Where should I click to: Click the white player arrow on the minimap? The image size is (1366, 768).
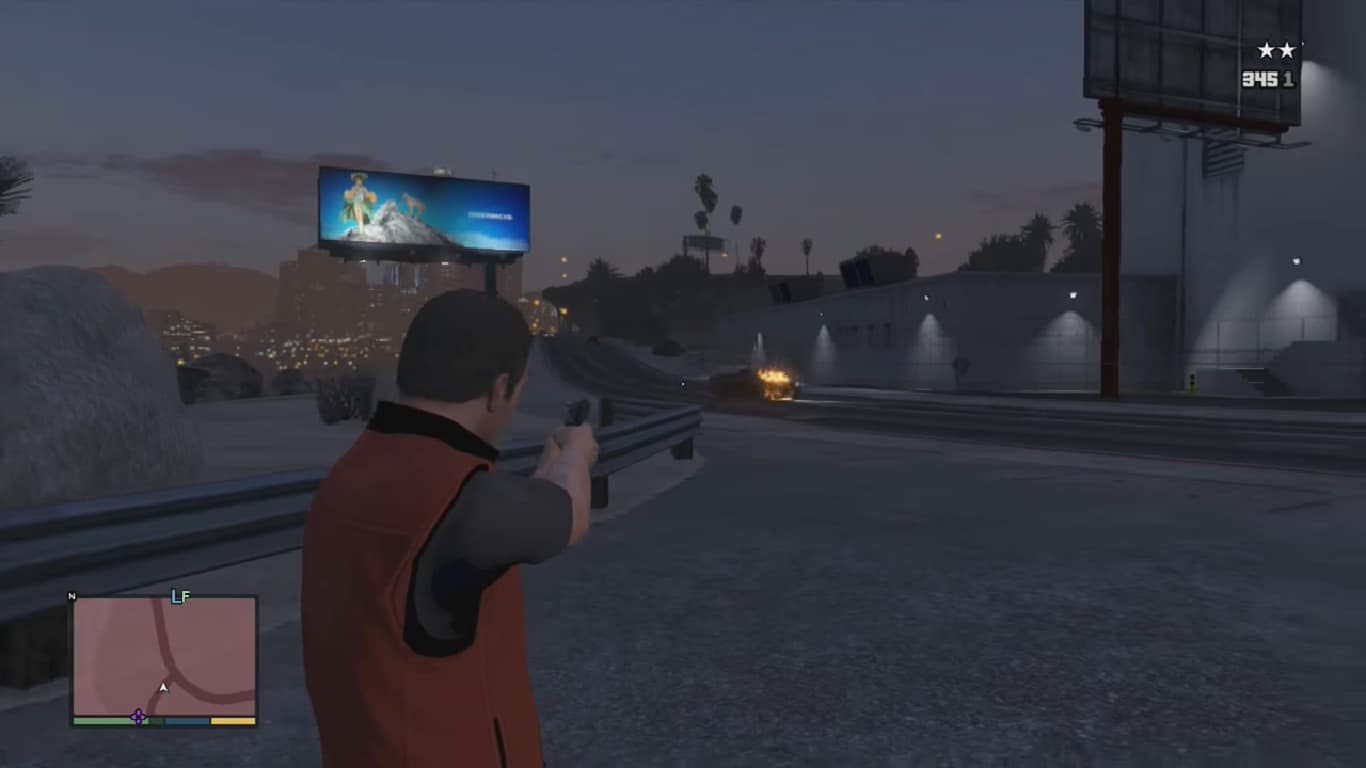pos(163,687)
